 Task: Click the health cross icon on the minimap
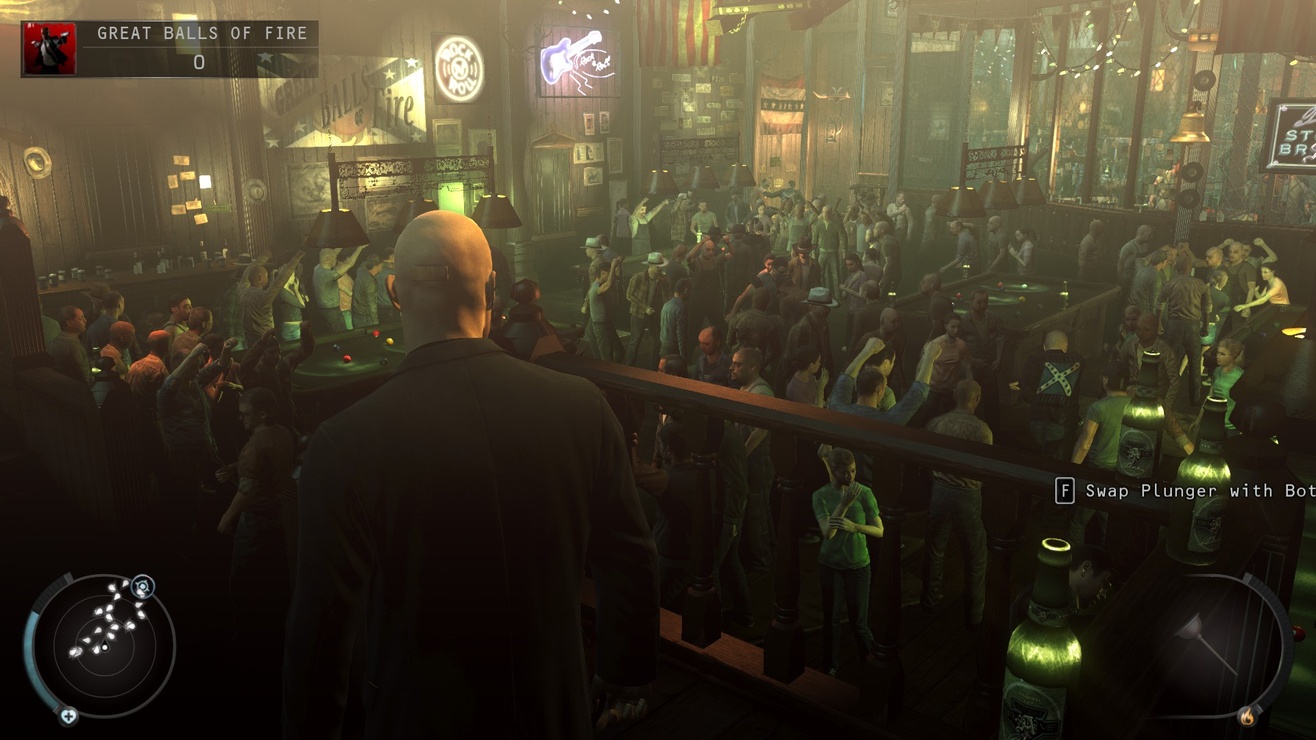coord(67,715)
